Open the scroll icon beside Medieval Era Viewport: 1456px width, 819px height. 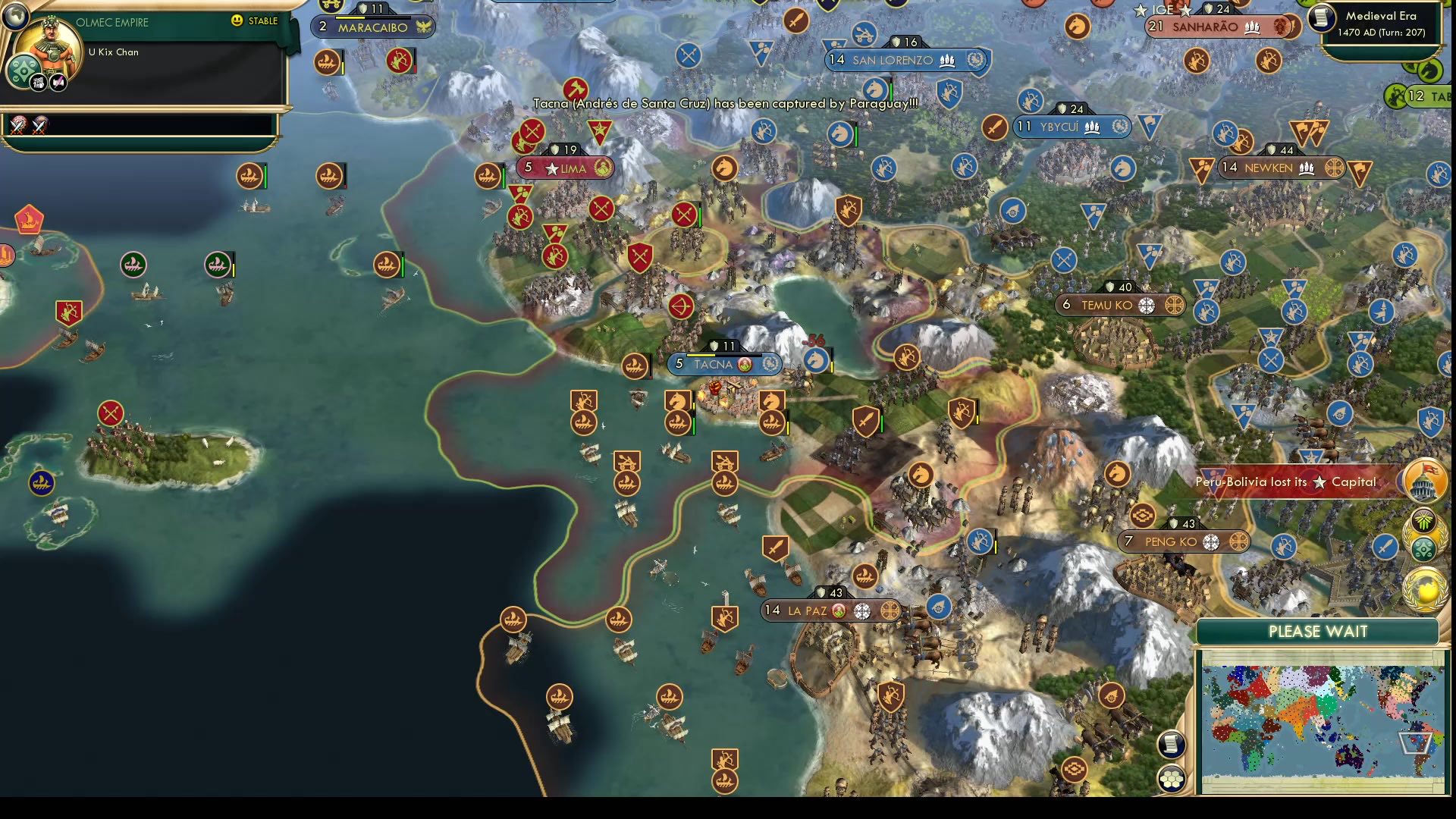[x=1322, y=18]
